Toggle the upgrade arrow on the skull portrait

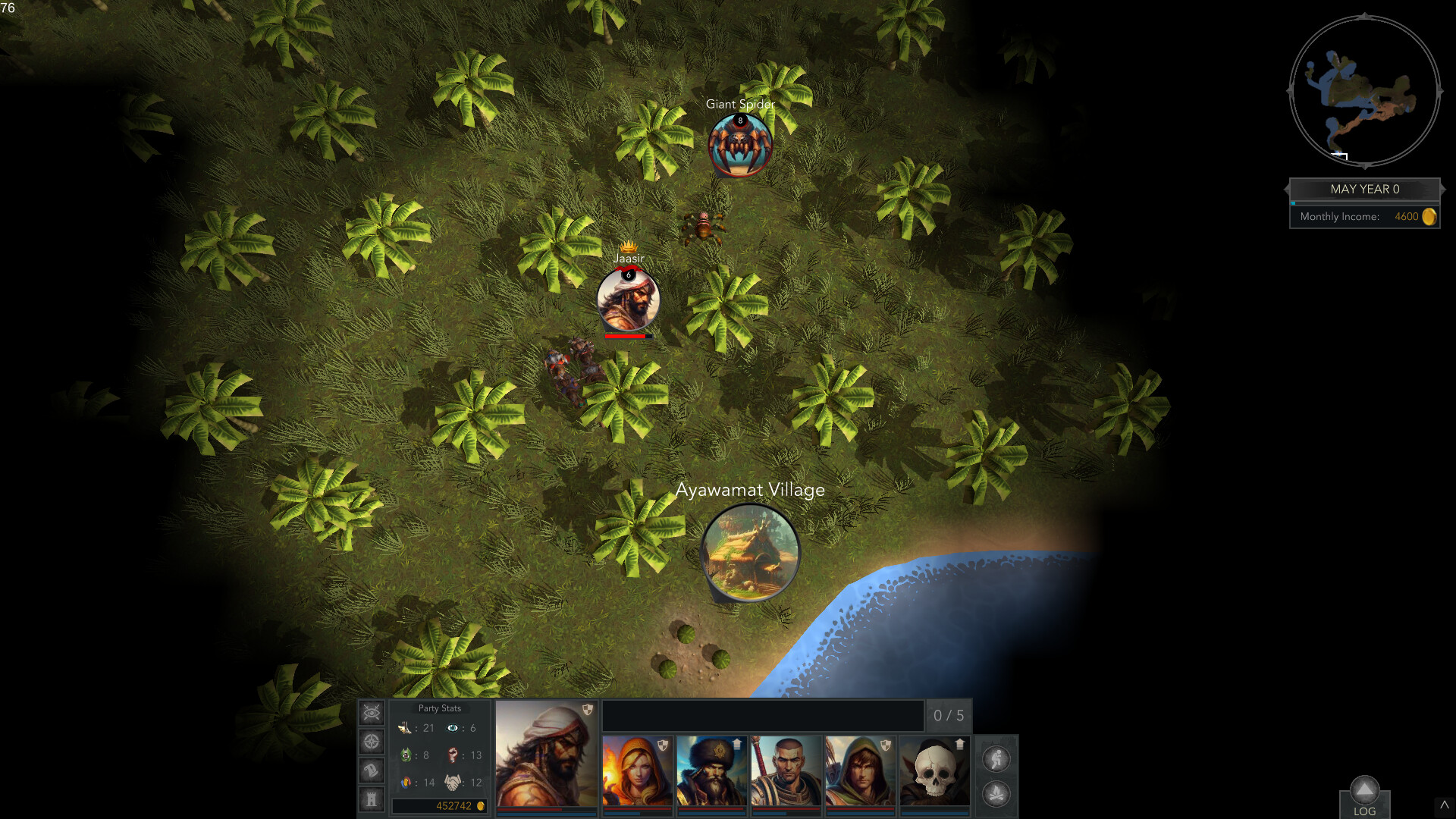[x=962, y=745]
